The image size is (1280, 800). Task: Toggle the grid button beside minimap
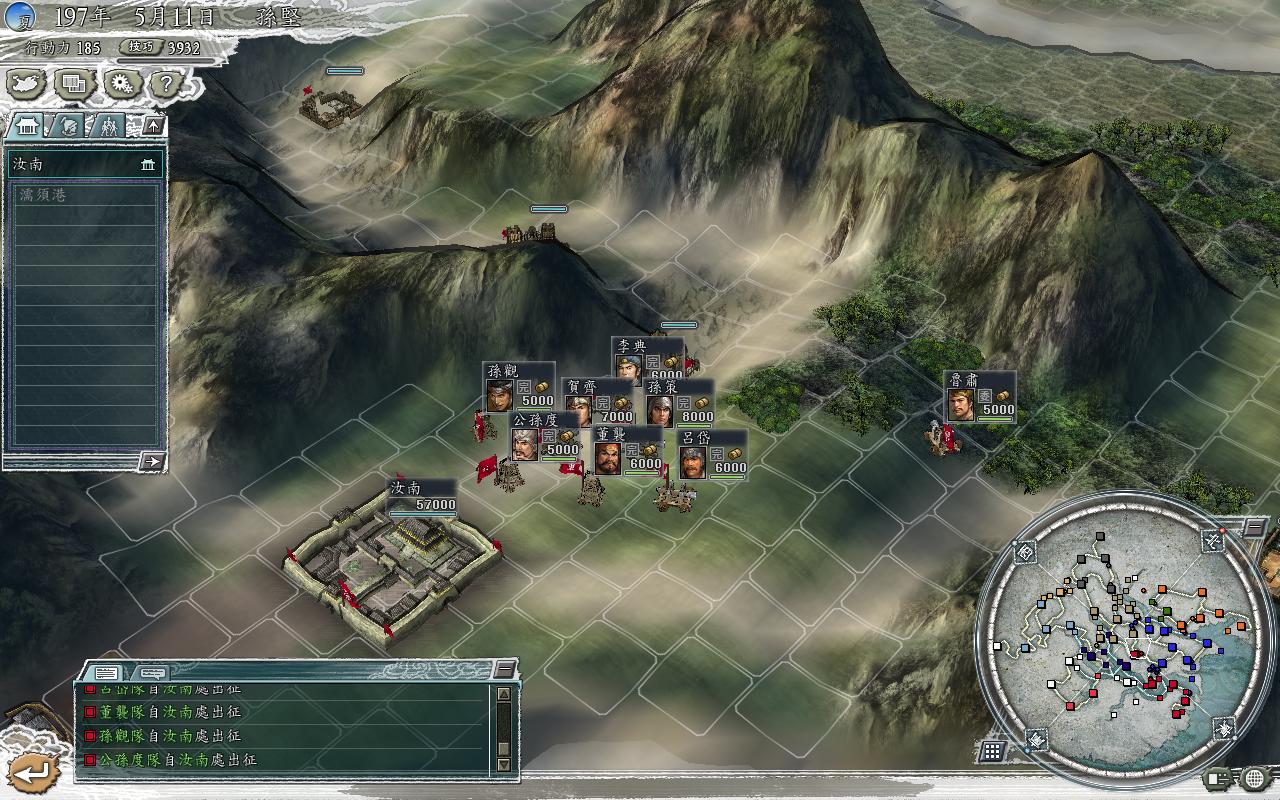pos(992,750)
